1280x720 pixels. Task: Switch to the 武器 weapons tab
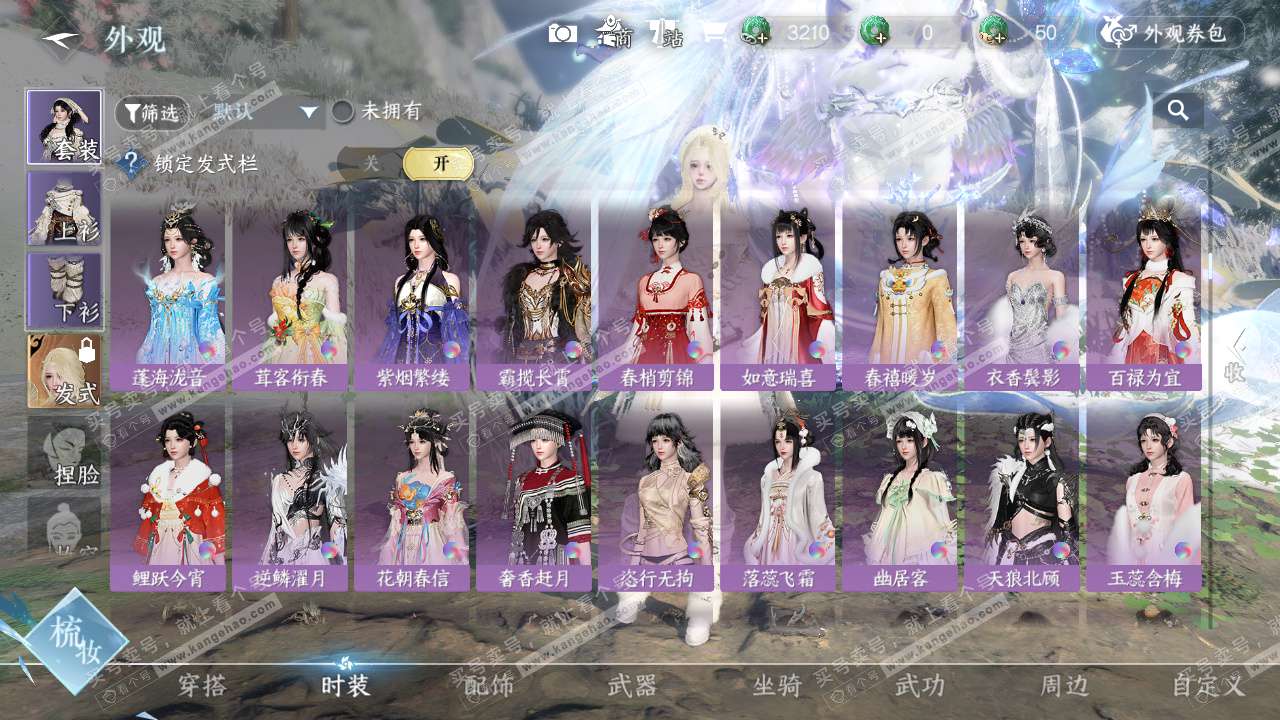point(633,685)
